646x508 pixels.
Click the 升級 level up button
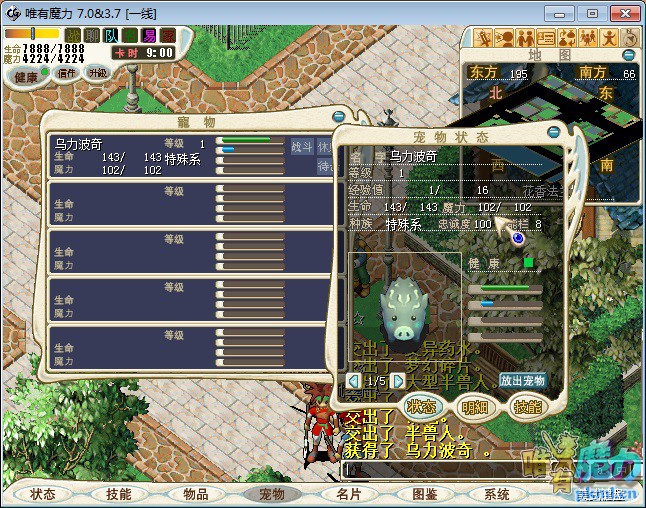tap(97, 73)
